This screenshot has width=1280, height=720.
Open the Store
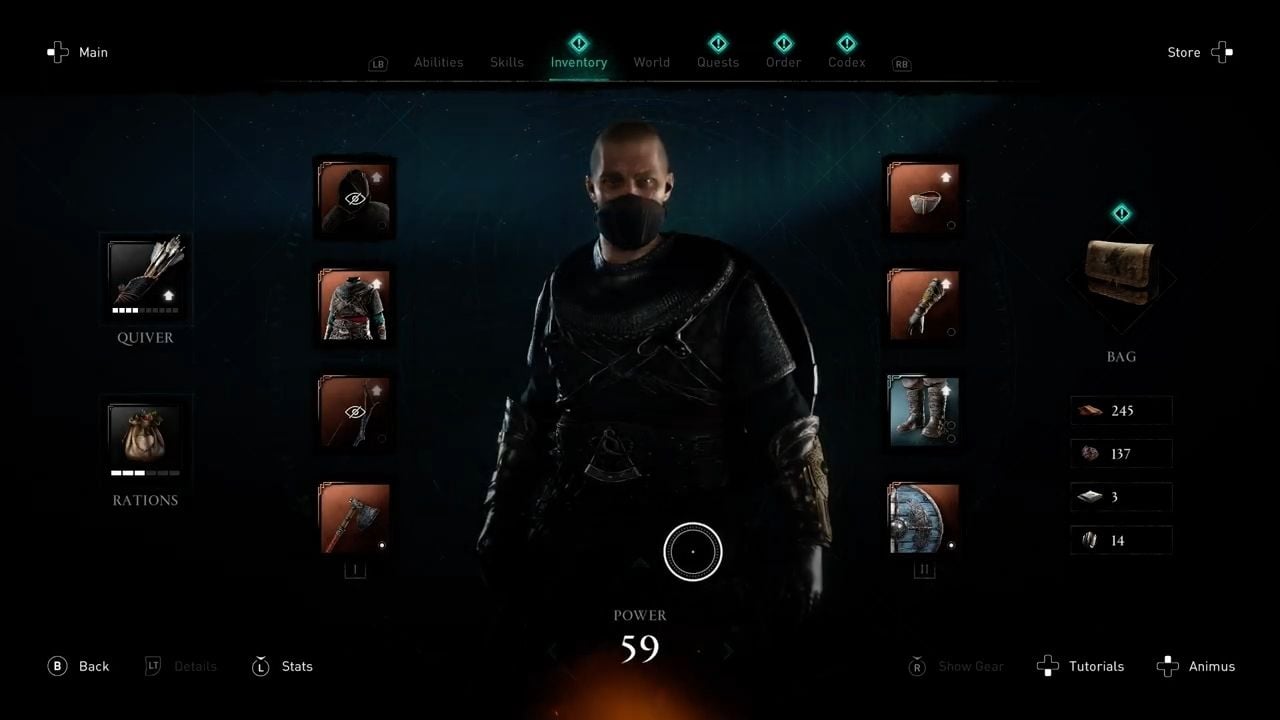click(x=1183, y=52)
